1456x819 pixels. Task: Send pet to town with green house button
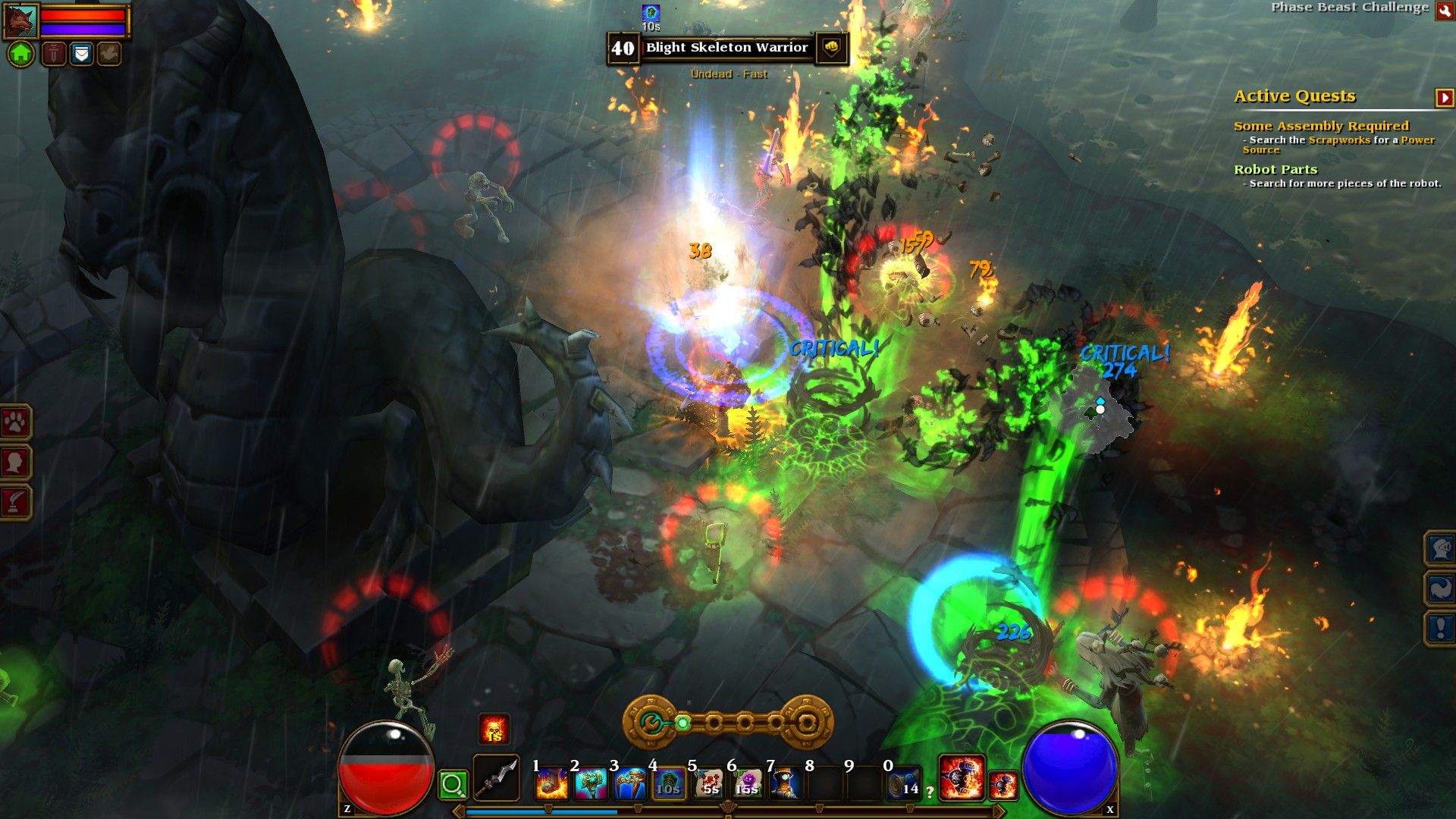[x=21, y=54]
